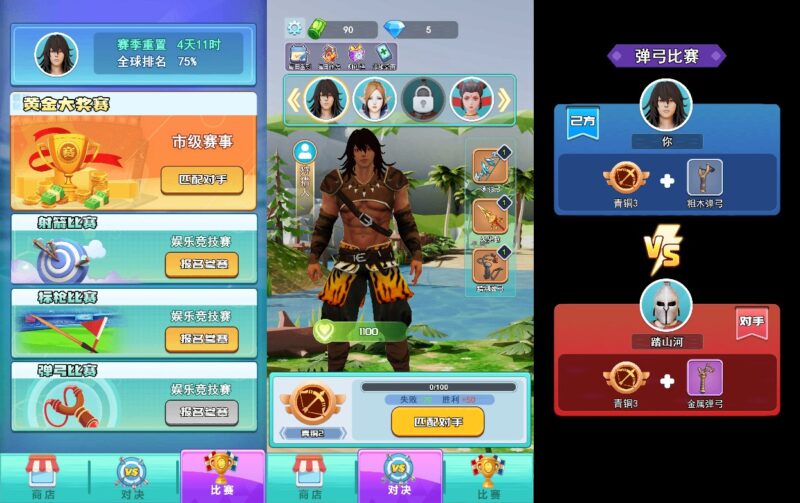Select the slingshot weapon slot beside the character
The width and height of the screenshot is (800, 503).
[x=490, y=268]
